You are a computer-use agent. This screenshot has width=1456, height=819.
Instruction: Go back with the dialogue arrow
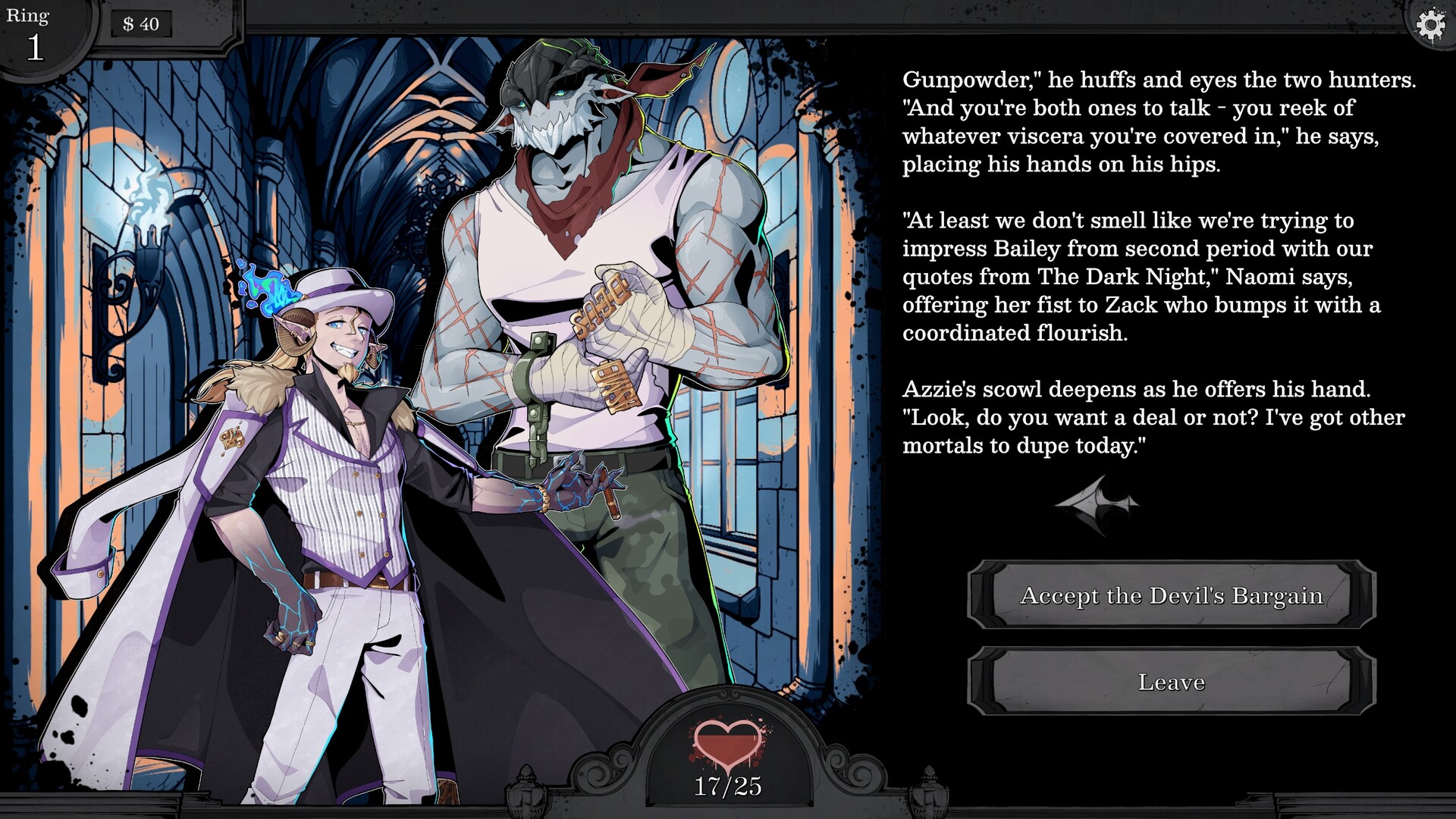[x=1097, y=504]
